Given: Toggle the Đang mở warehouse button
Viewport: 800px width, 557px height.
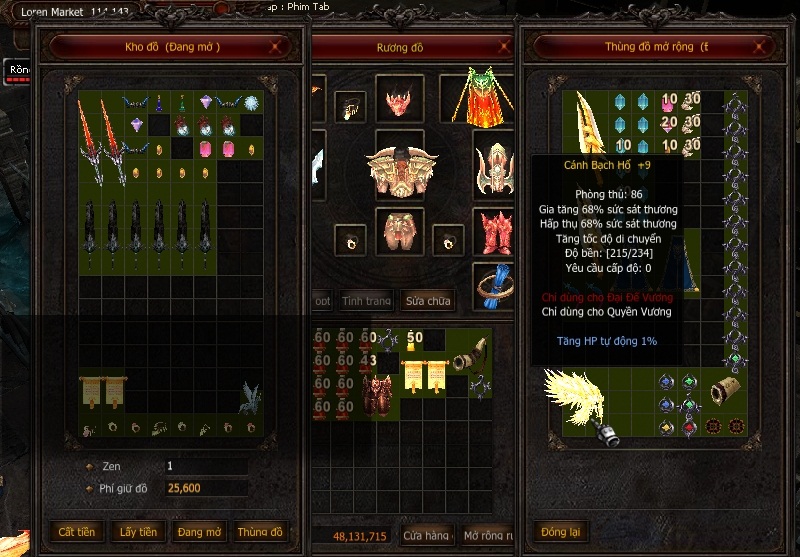Looking at the screenshot, I should tap(200, 532).
